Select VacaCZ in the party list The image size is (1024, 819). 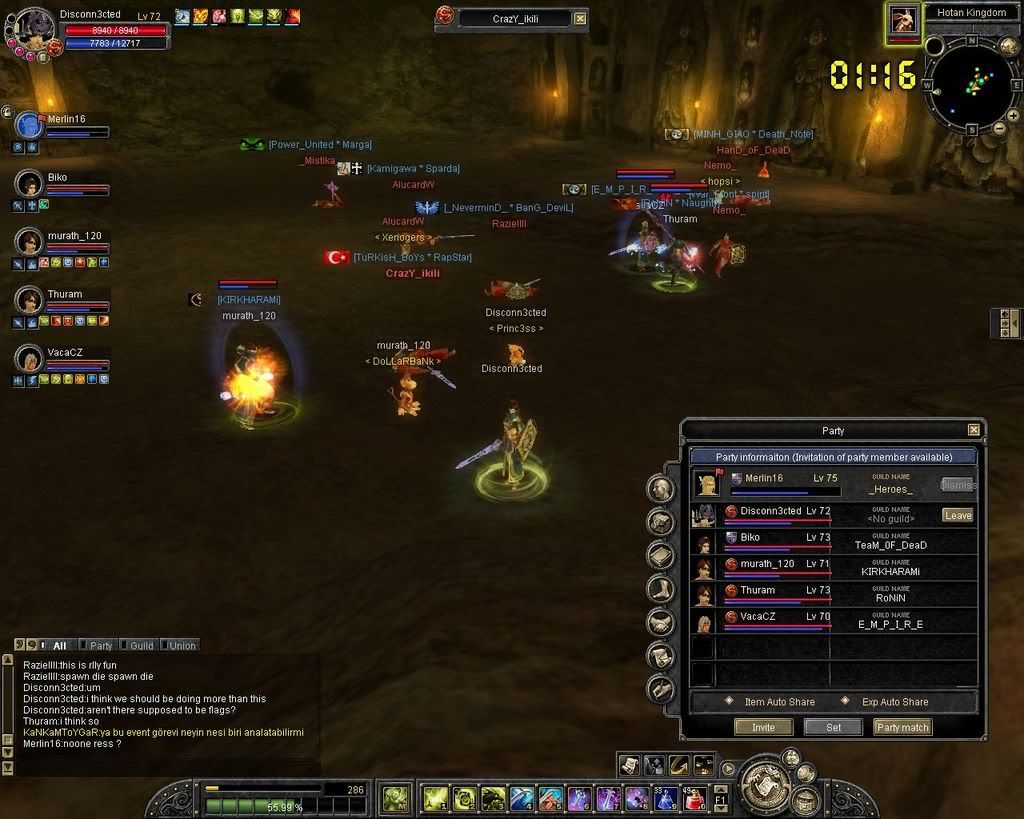(x=832, y=621)
